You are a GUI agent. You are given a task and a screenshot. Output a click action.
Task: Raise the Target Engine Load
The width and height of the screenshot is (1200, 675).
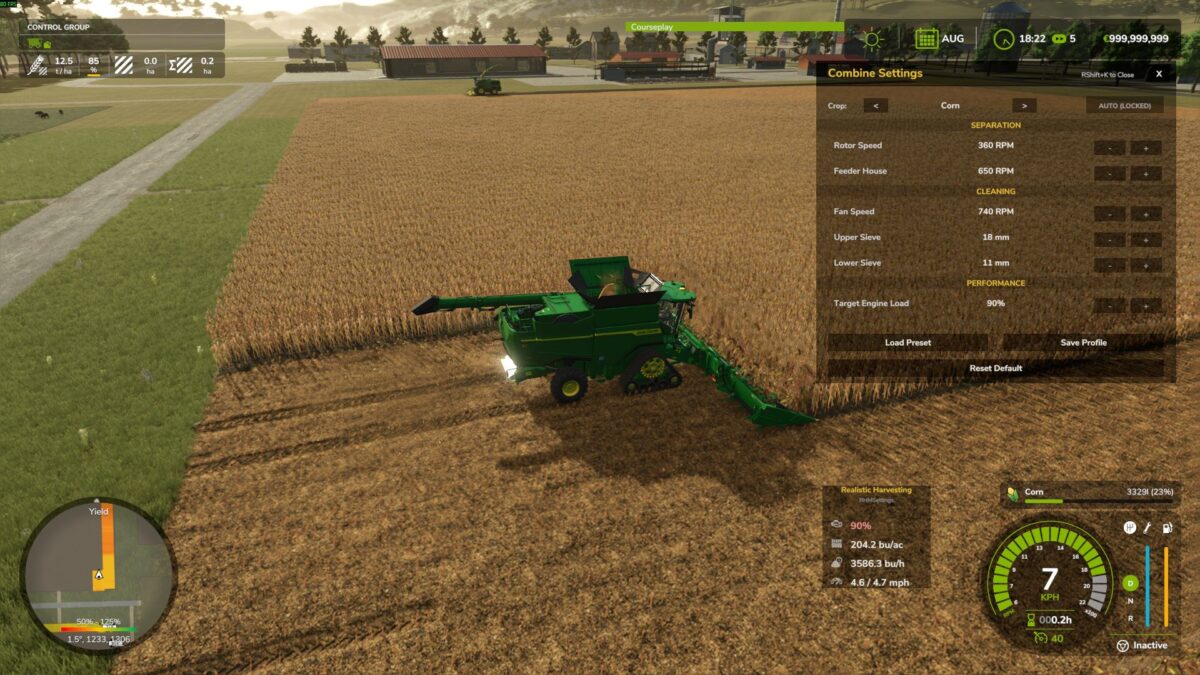[1146, 305]
